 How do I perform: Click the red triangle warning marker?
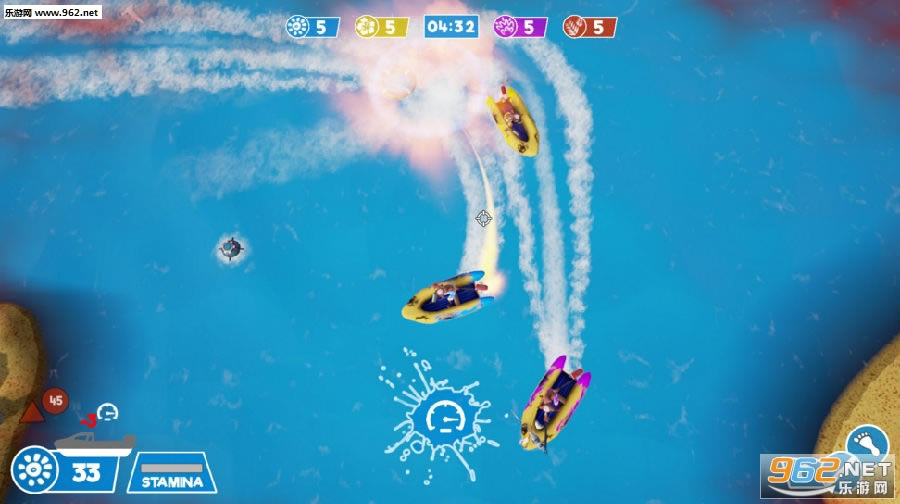31,412
